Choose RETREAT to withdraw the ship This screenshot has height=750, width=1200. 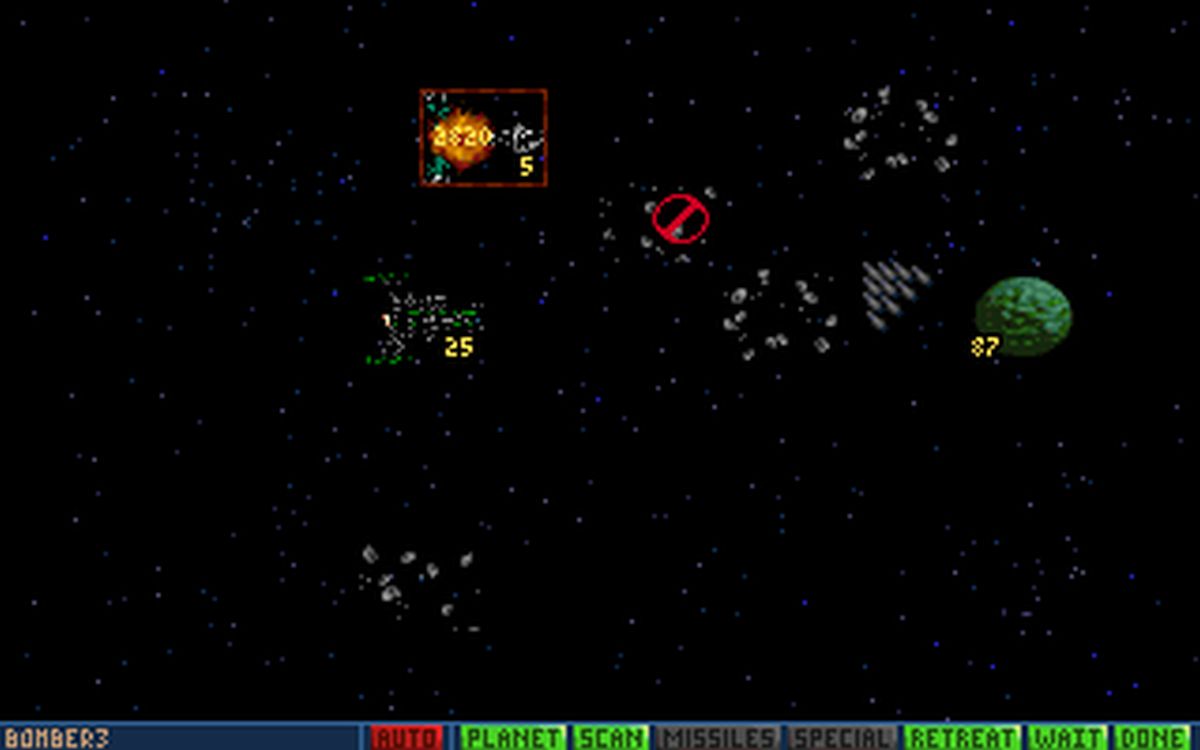[x=963, y=738]
